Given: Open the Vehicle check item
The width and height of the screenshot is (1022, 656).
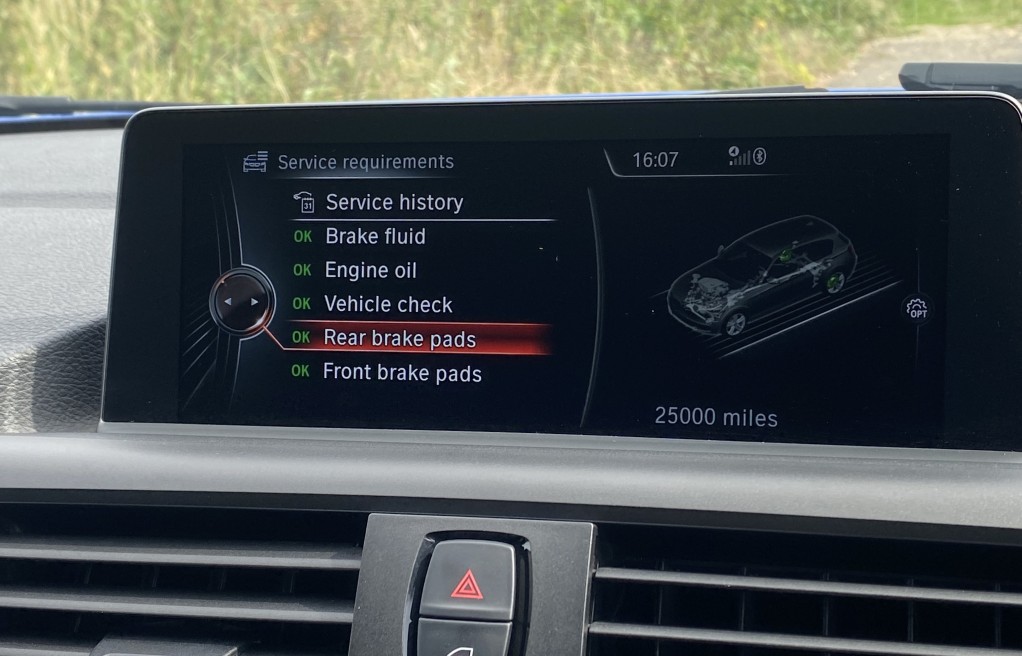Looking at the screenshot, I should 388,305.
